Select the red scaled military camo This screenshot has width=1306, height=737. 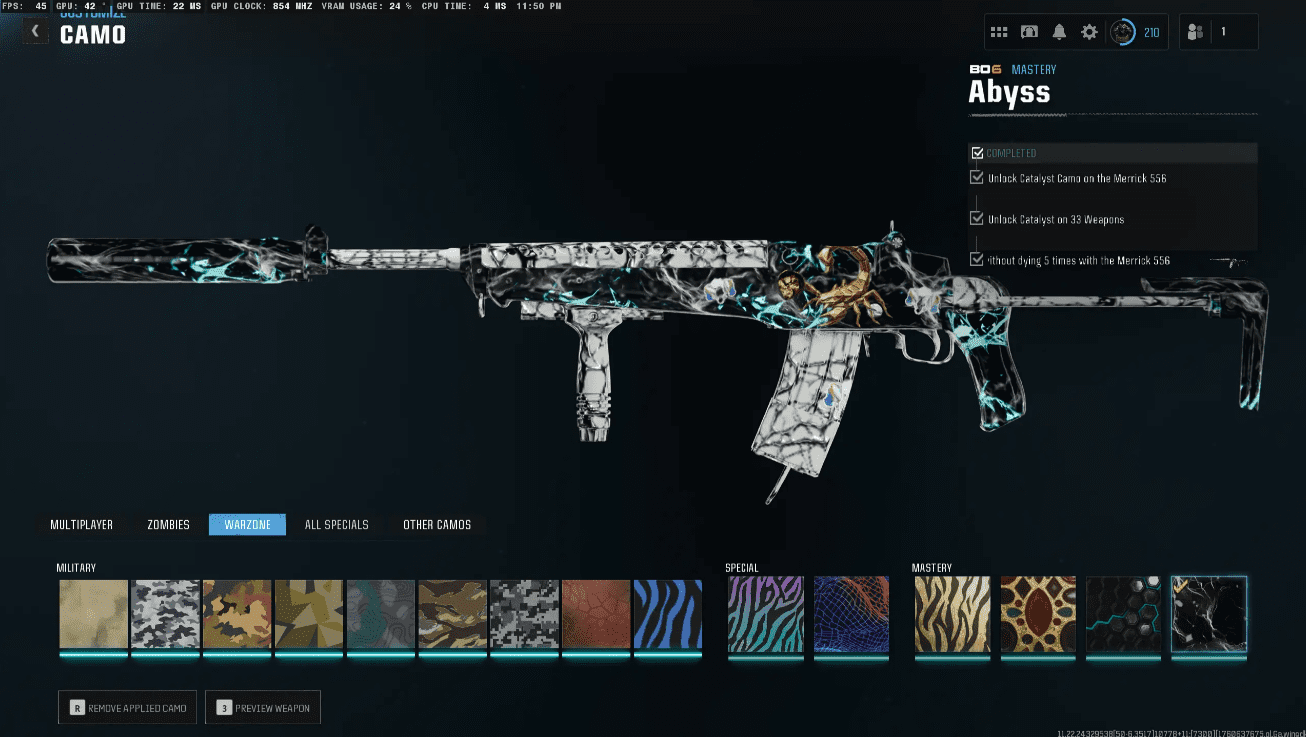click(596, 614)
